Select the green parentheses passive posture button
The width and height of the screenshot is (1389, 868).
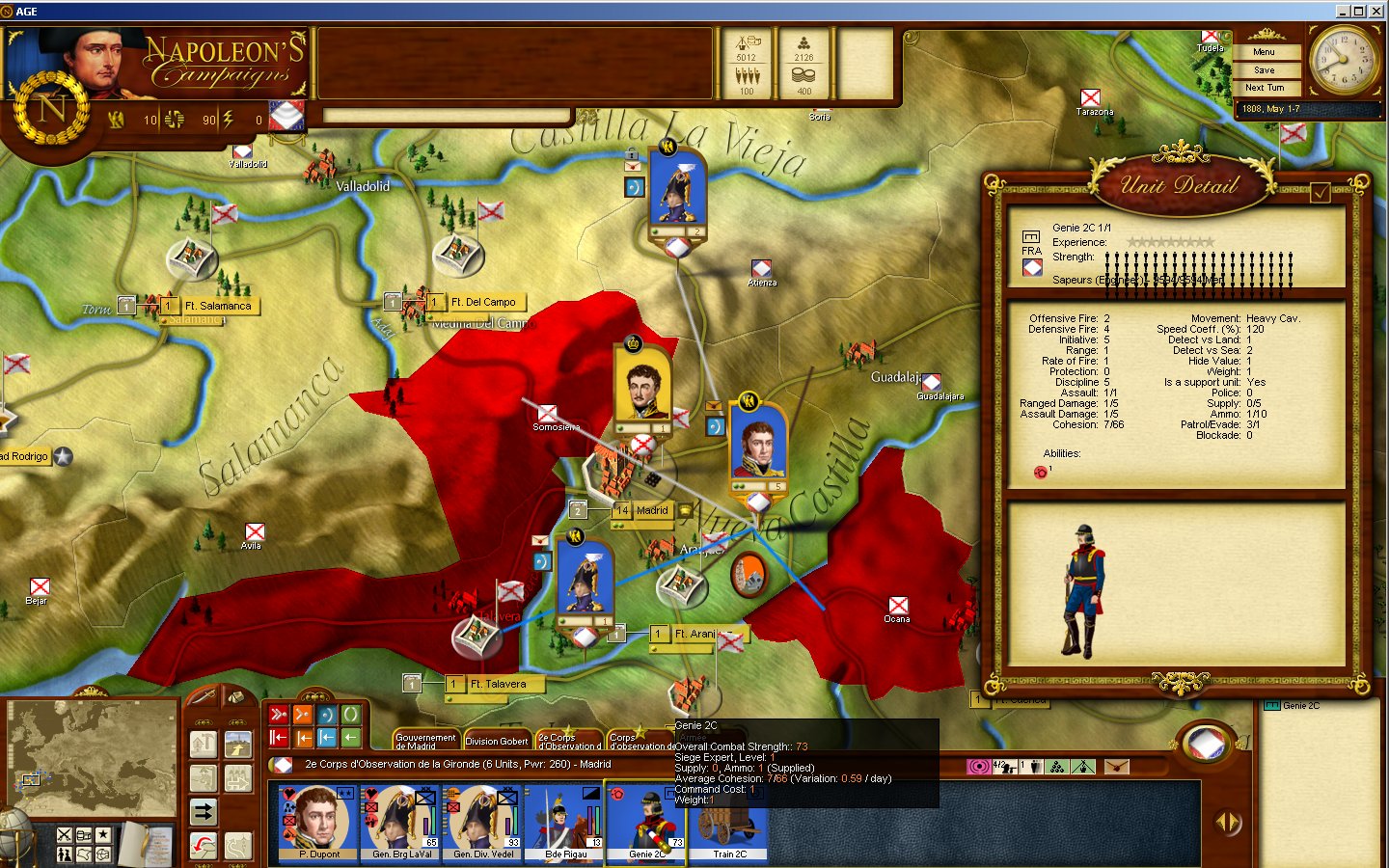(x=350, y=715)
